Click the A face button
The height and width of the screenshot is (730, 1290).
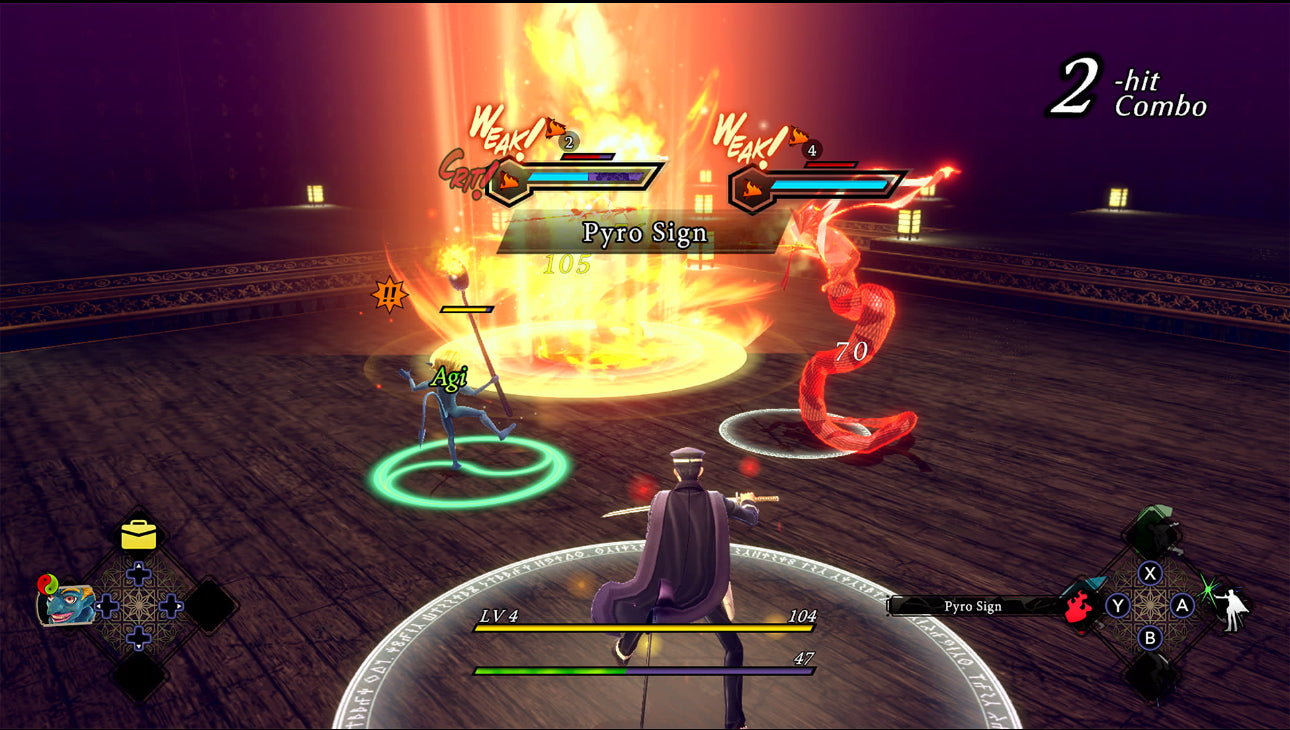click(x=1181, y=605)
